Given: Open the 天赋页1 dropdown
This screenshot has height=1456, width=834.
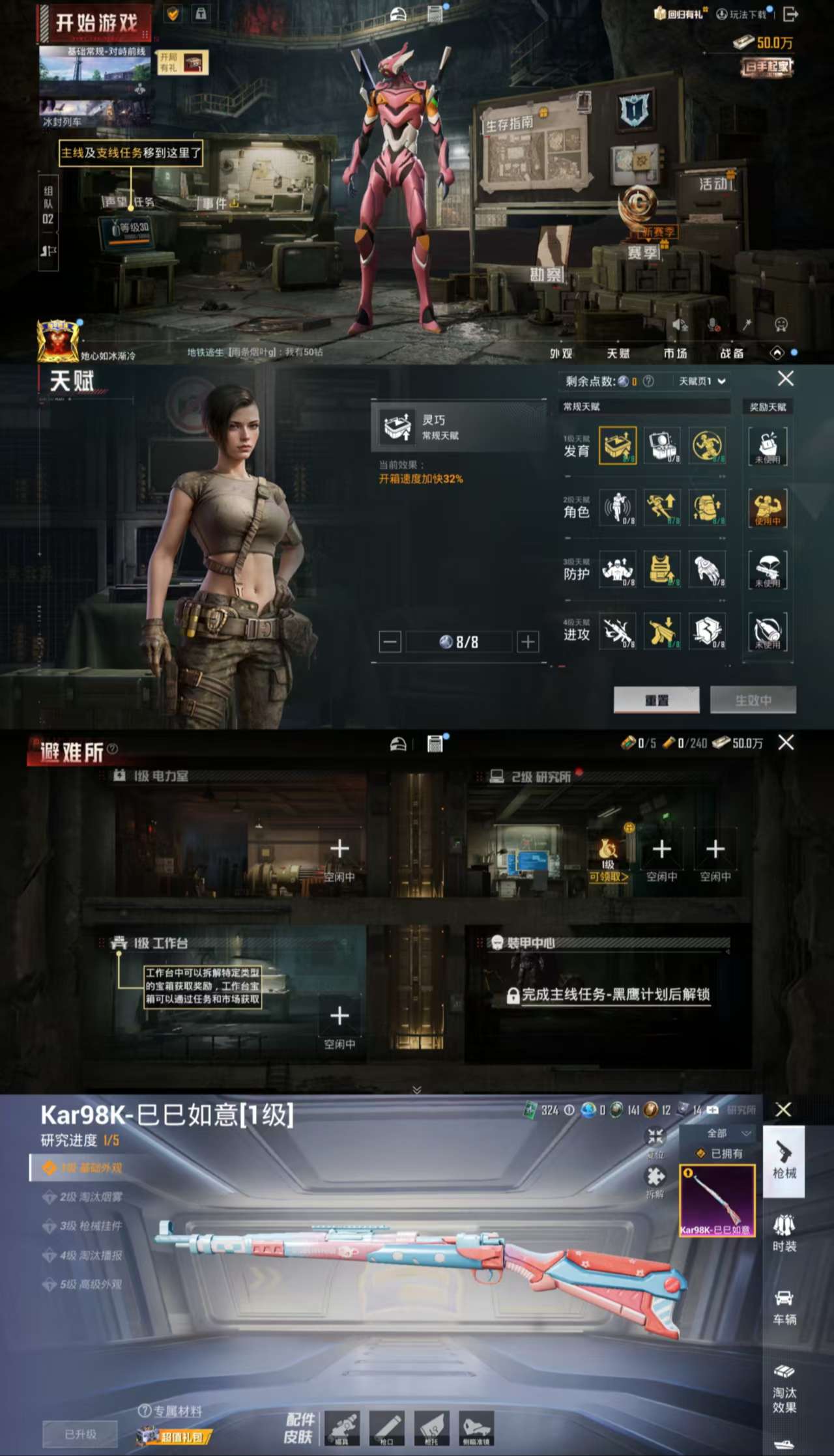Looking at the screenshot, I should (x=698, y=380).
